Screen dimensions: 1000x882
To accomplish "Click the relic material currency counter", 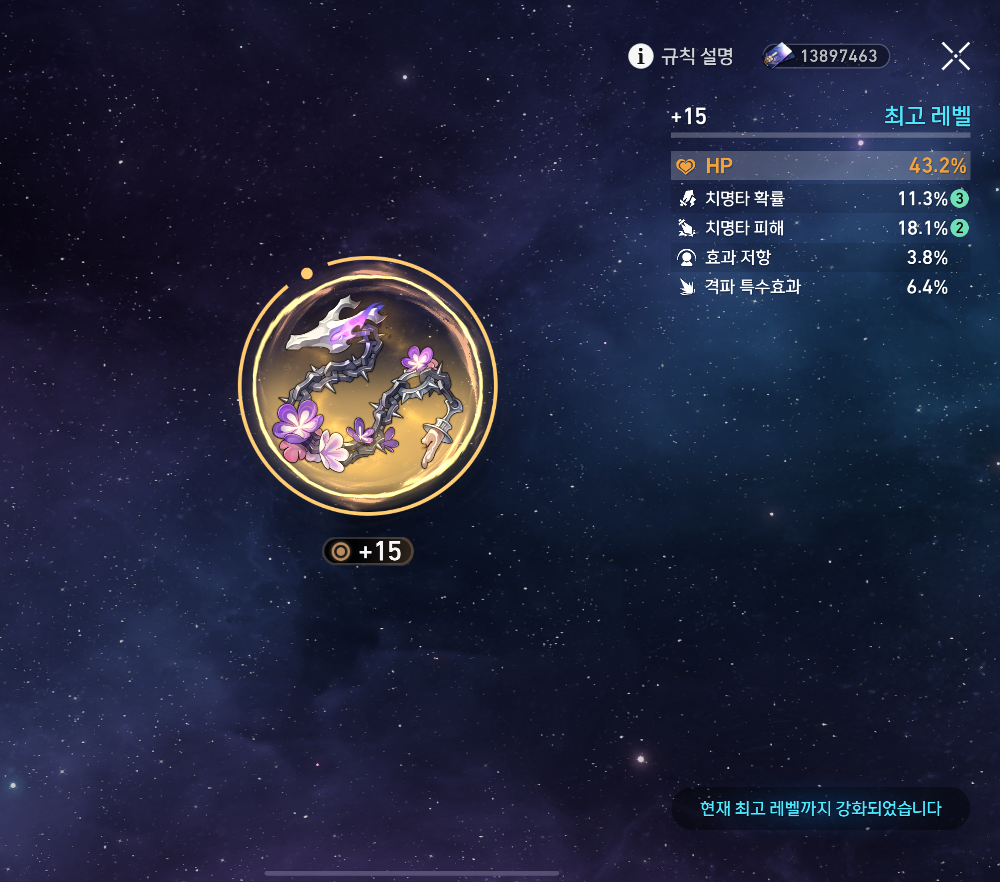I will 826,56.
